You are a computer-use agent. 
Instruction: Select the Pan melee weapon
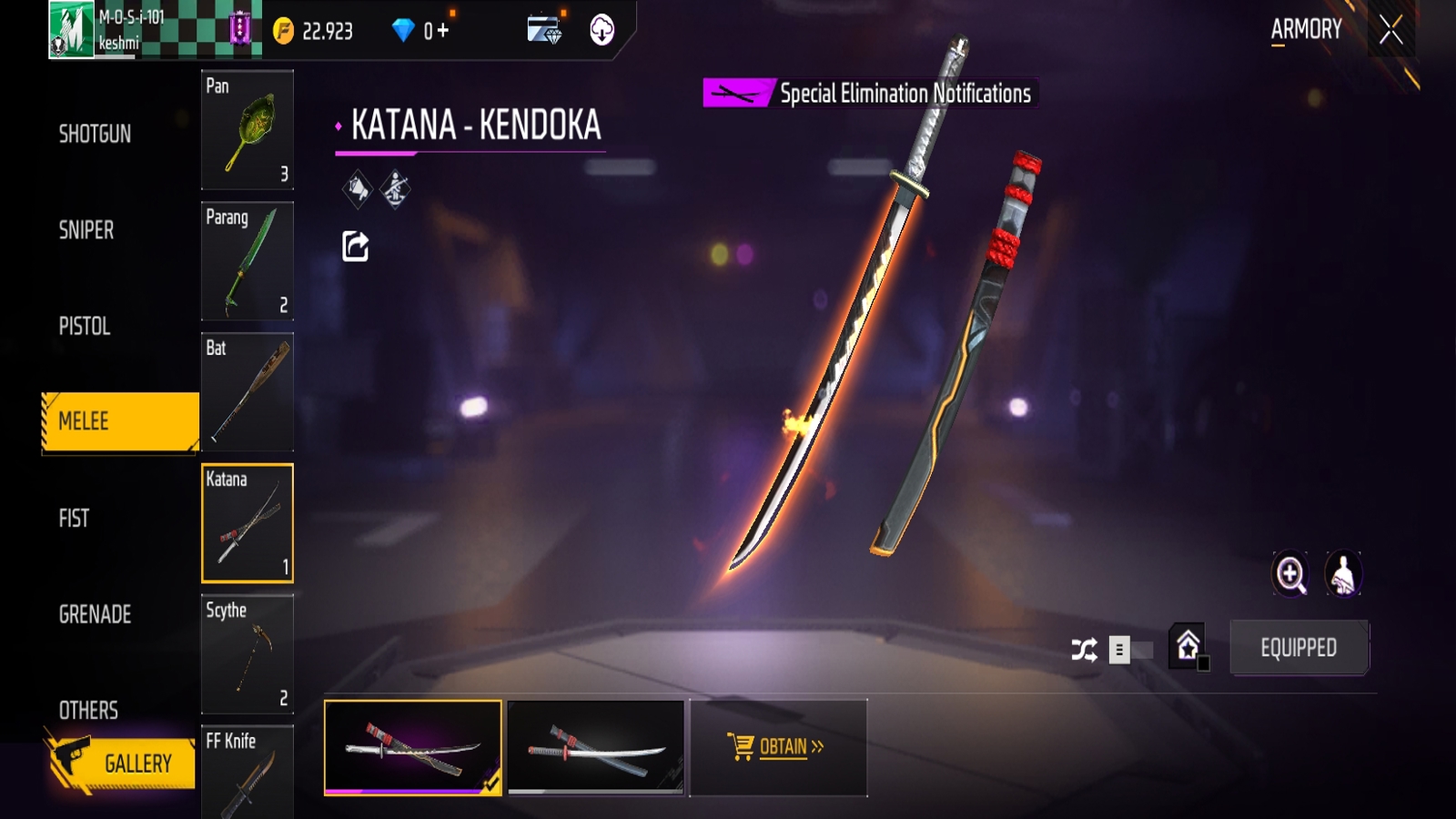coord(248,130)
